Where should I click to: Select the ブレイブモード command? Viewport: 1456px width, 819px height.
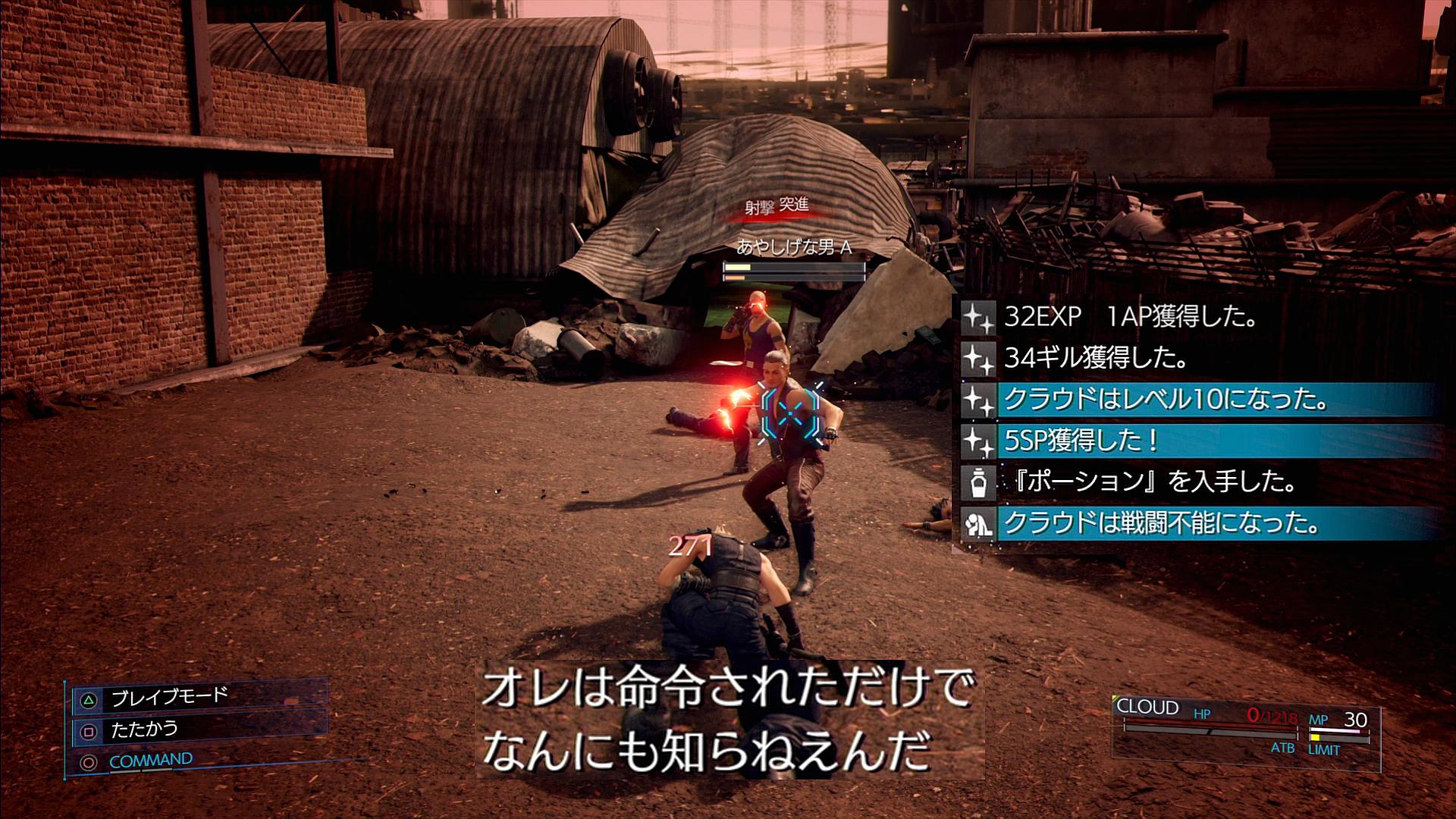168,697
